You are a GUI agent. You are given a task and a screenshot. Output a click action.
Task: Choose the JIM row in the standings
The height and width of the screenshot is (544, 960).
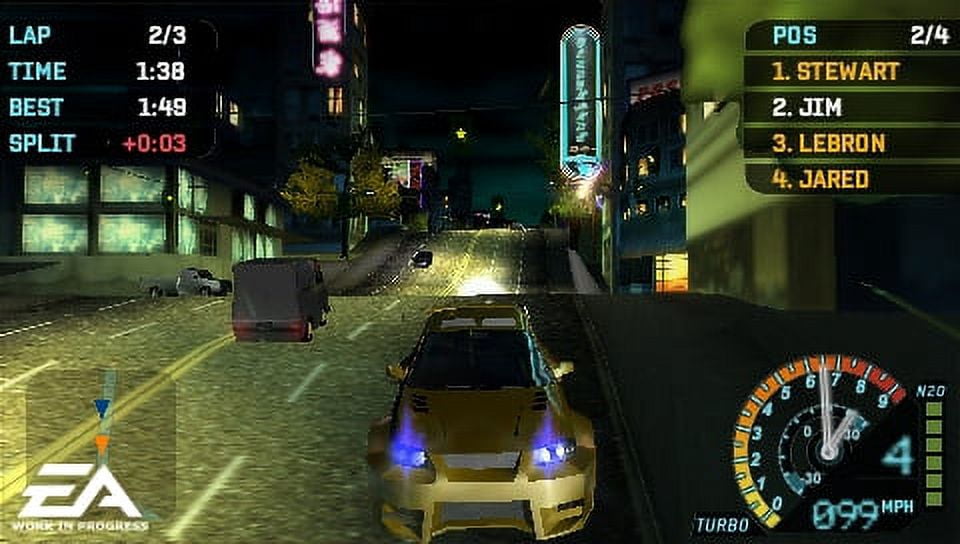[x=806, y=107]
